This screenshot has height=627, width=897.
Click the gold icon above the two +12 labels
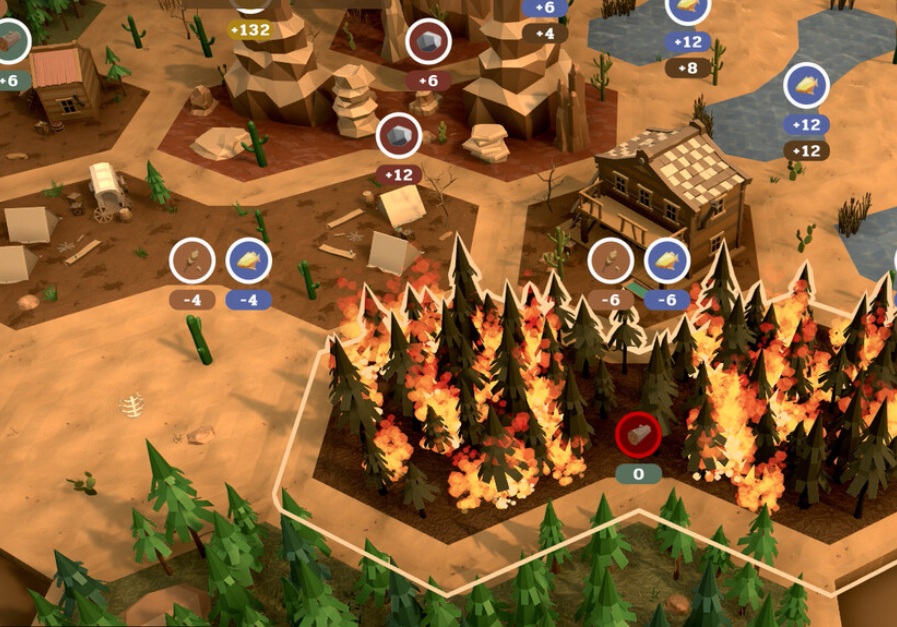point(806,86)
